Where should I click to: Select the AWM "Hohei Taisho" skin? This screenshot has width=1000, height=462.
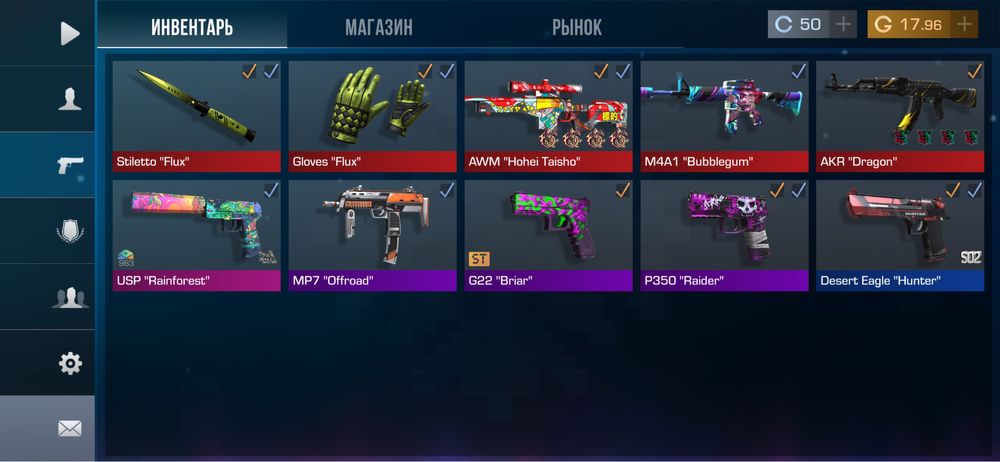(x=548, y=115)
